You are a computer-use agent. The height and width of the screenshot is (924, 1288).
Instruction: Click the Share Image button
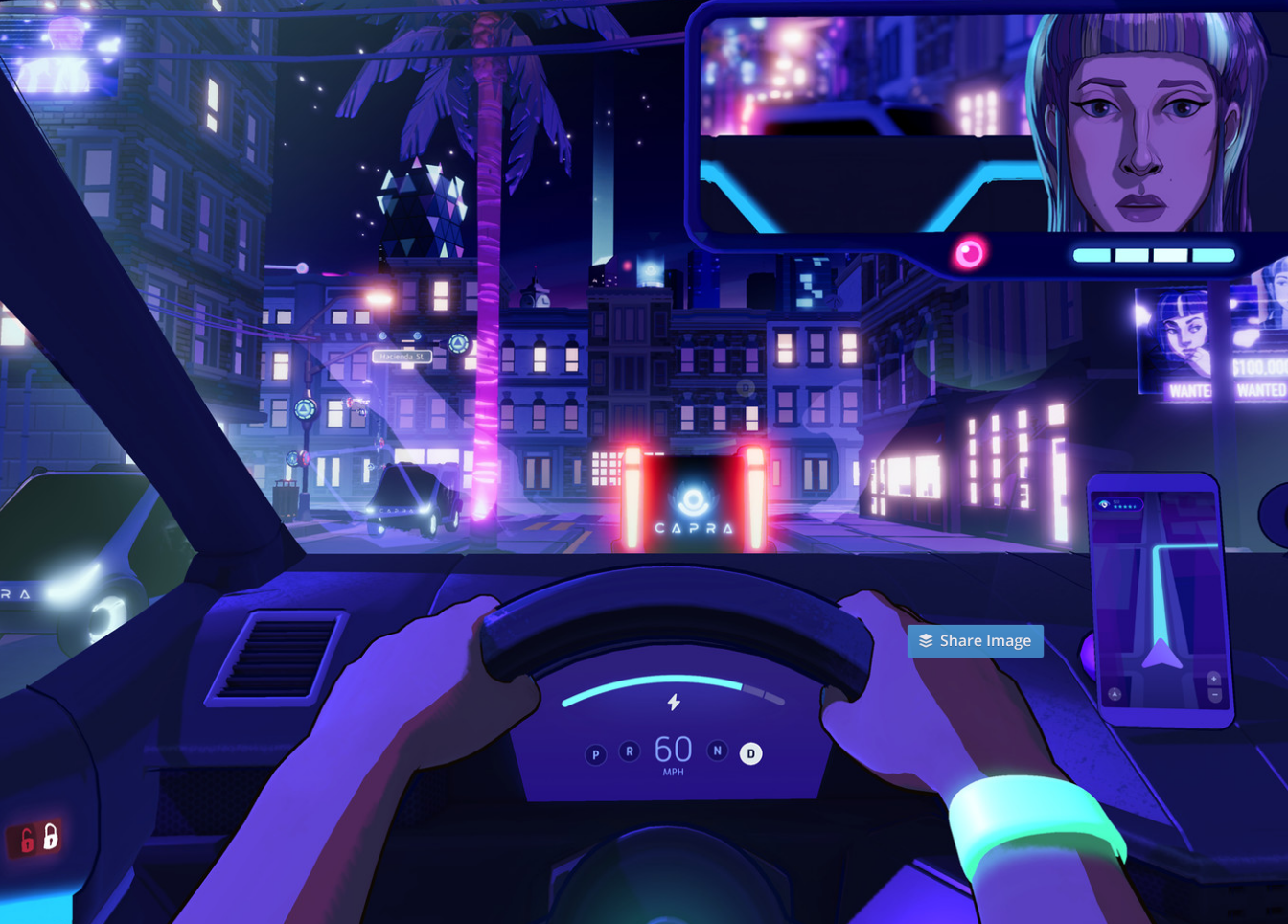pos(975,641)
